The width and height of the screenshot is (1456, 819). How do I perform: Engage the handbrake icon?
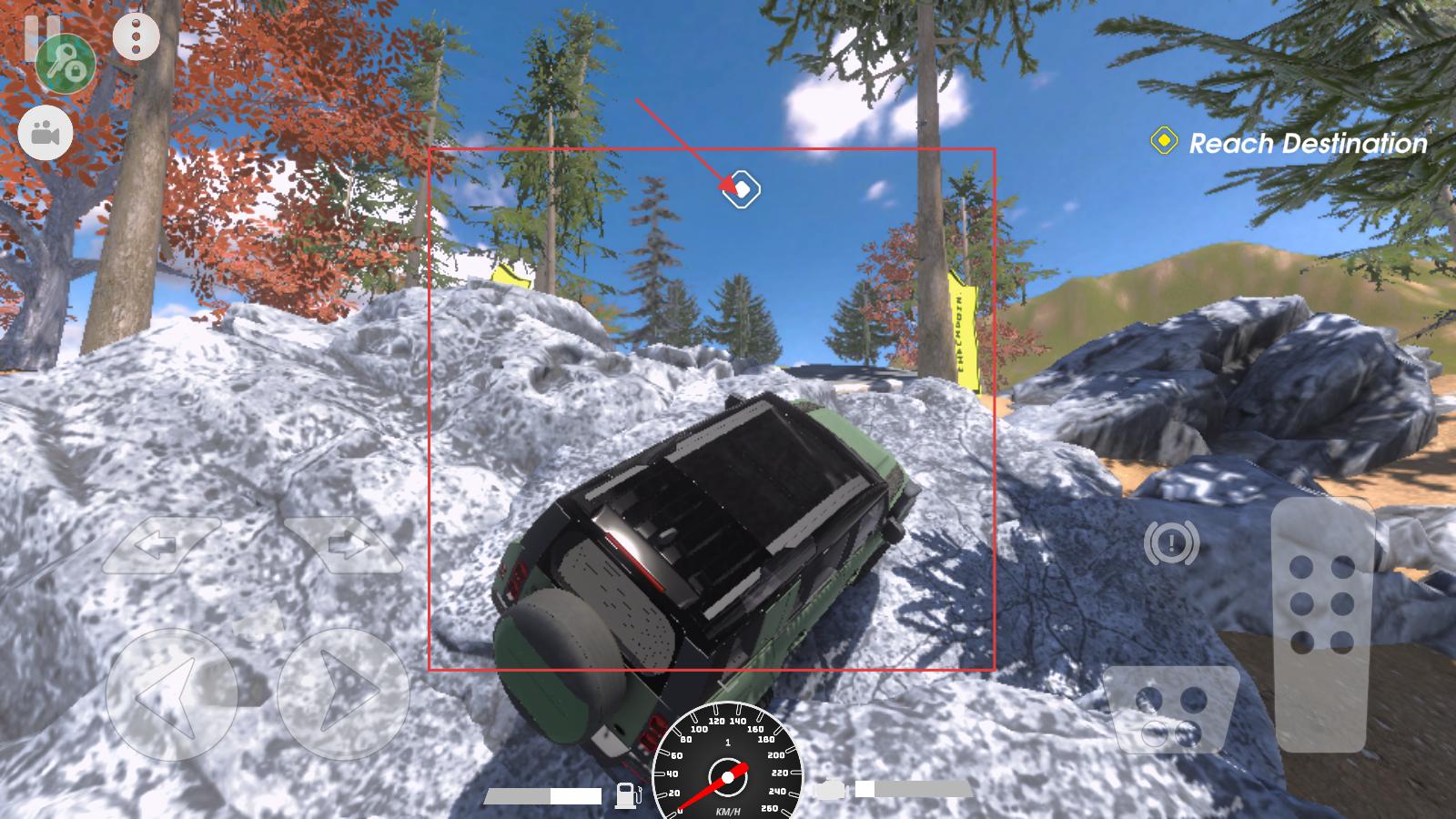(x=1171, y=544)
